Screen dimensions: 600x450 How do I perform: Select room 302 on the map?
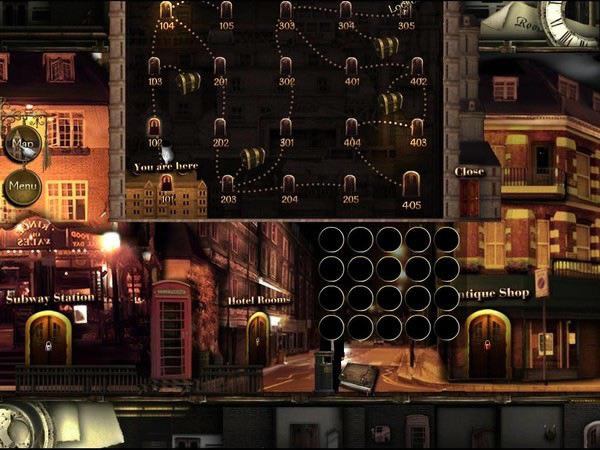(x=287, y=67)
